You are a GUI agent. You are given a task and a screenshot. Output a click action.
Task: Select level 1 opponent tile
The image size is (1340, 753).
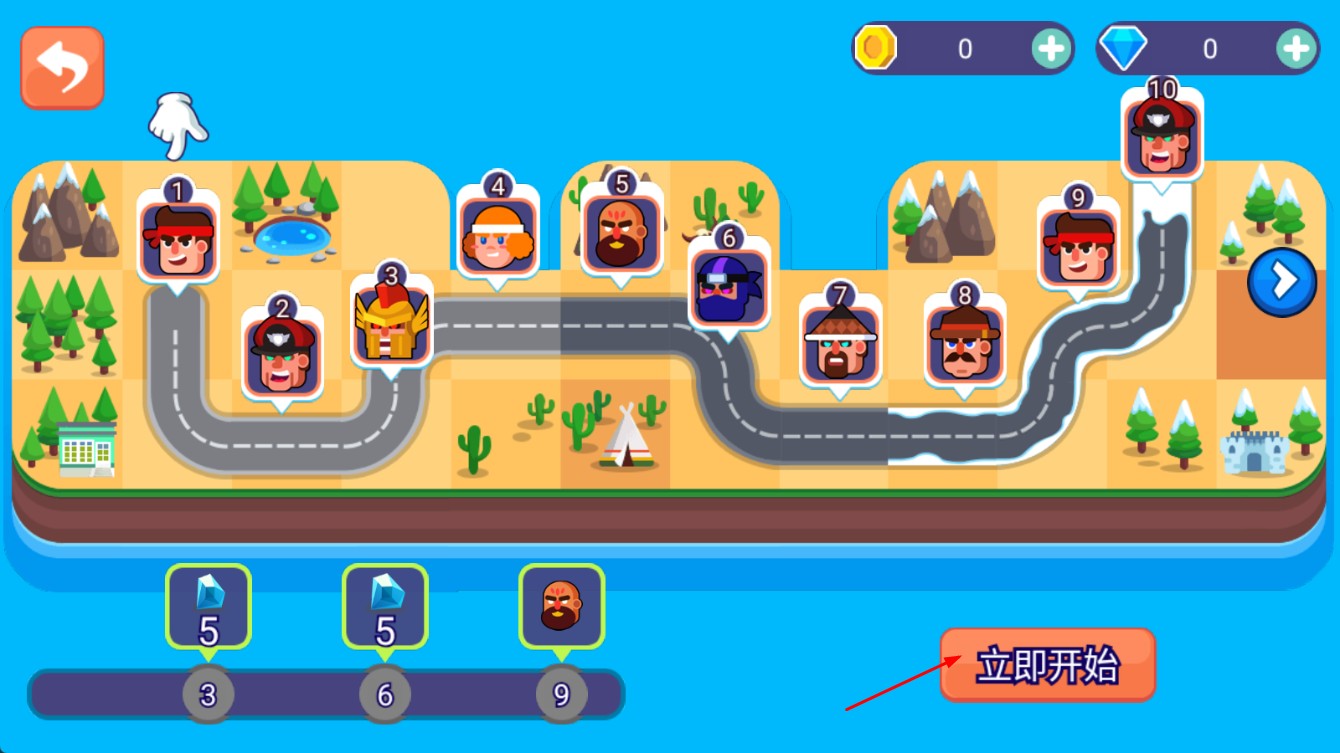[178, 240]
